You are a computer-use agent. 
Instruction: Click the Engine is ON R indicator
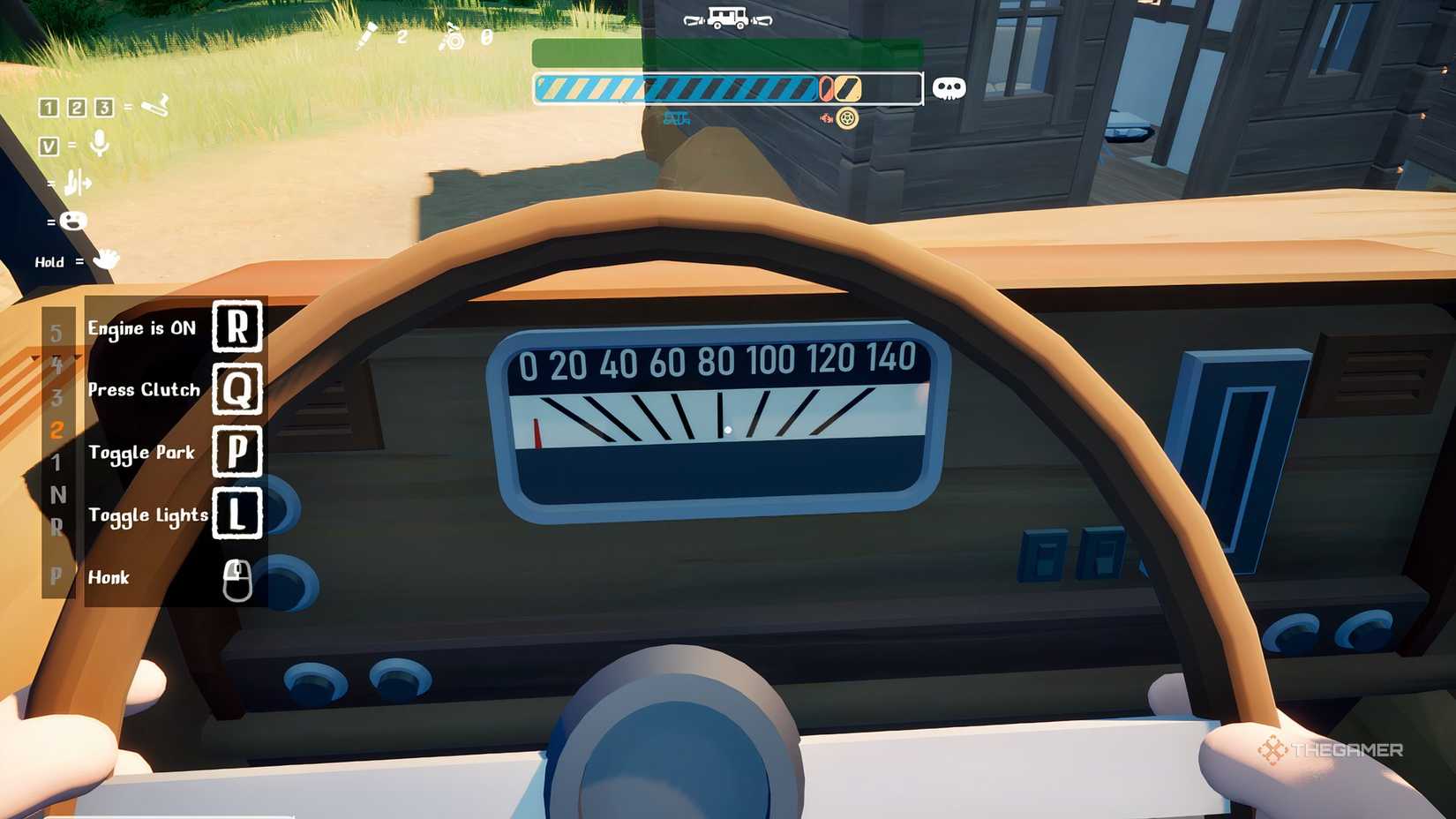click(239, 327)
